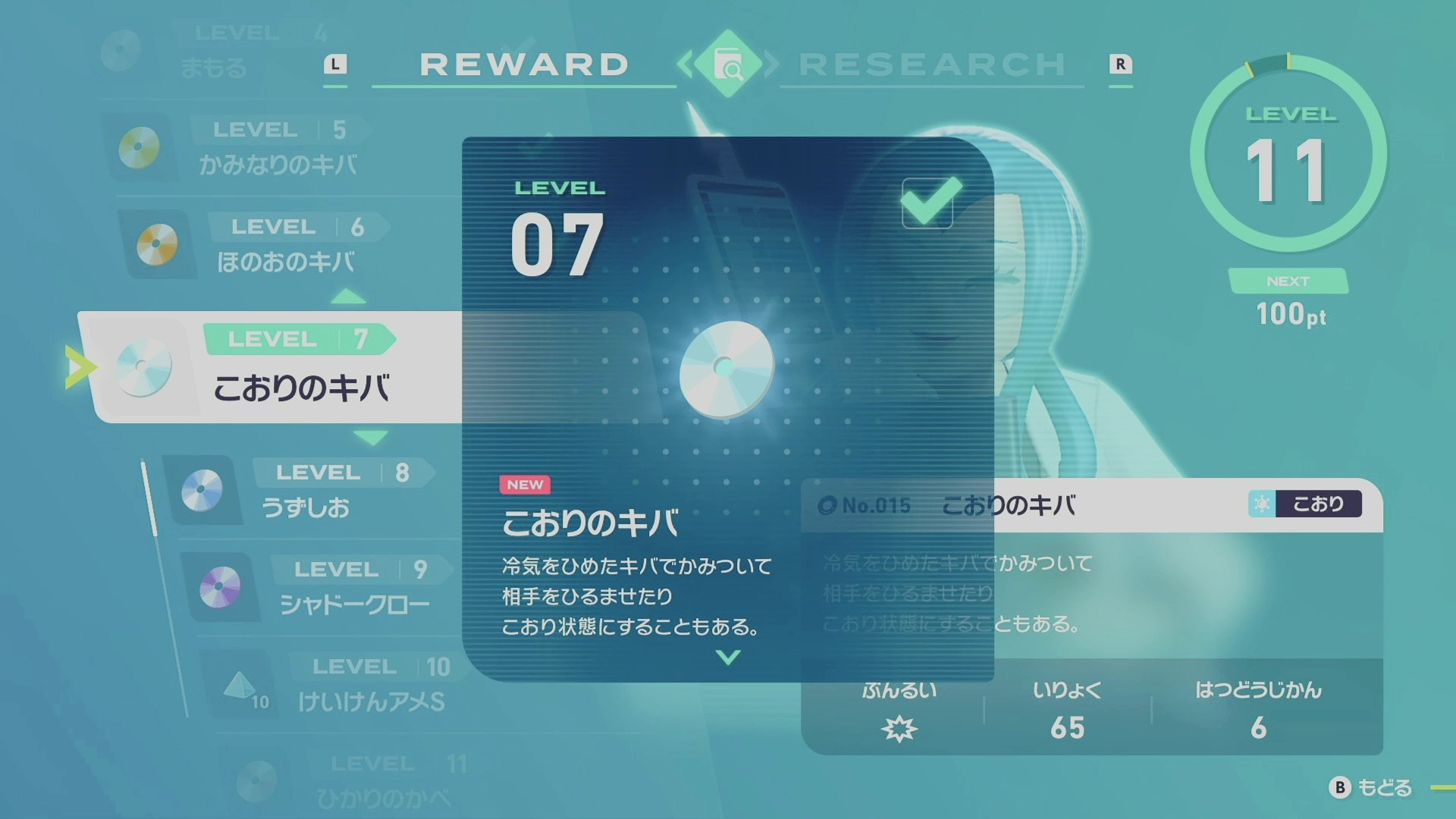Click the large disc in the reward card
The height and width of the screenshot is (819, 1456).
[x=726, y=369]
